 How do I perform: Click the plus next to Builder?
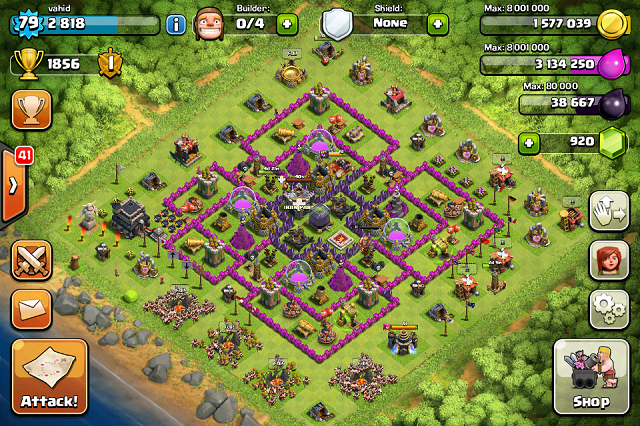[x=287, y=24]
